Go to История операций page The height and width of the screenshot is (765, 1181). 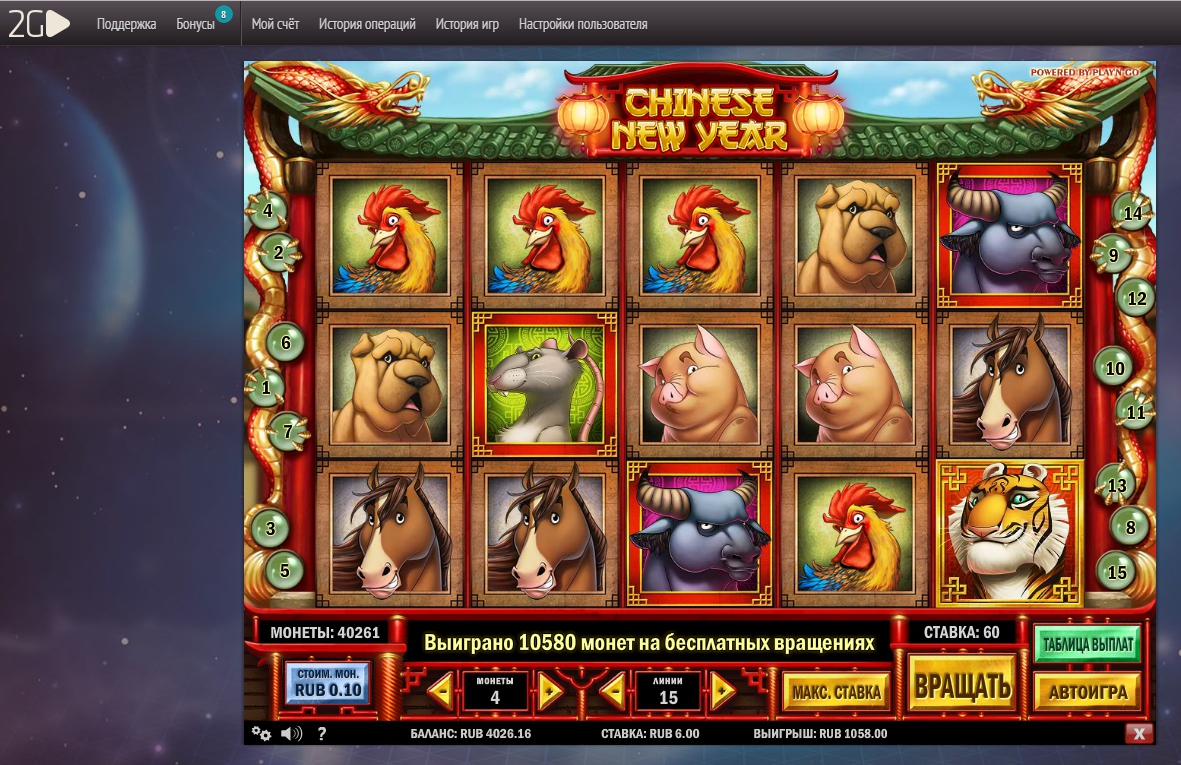coord(367,24)
